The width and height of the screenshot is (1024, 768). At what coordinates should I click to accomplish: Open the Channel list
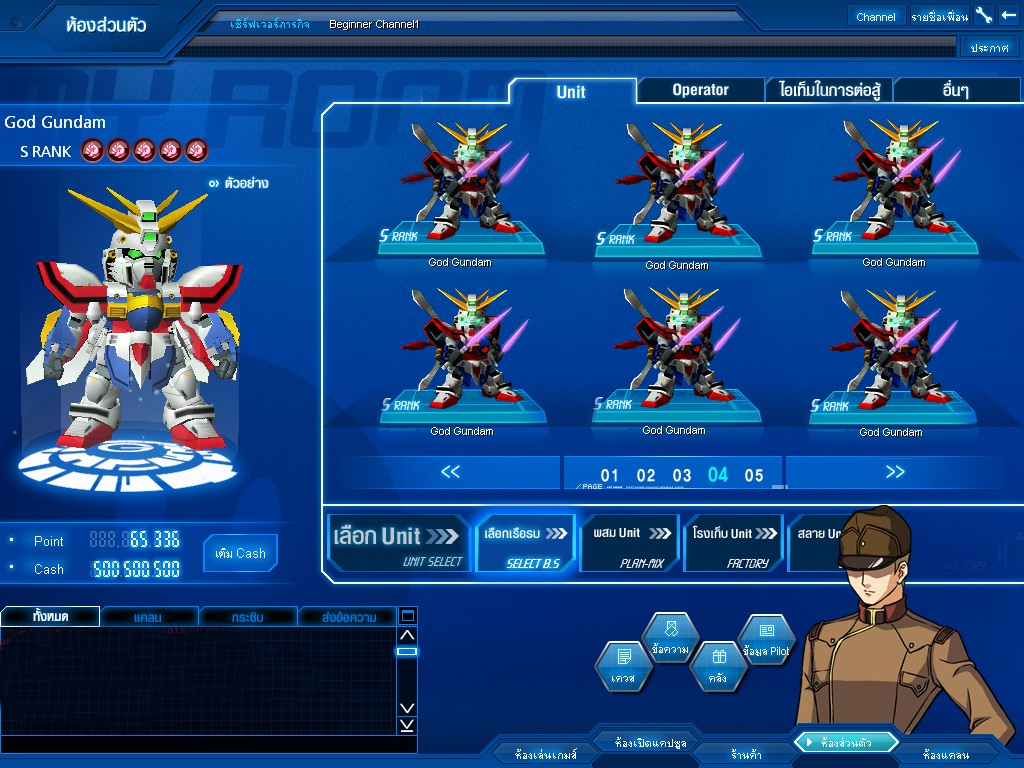pos(876,16)
